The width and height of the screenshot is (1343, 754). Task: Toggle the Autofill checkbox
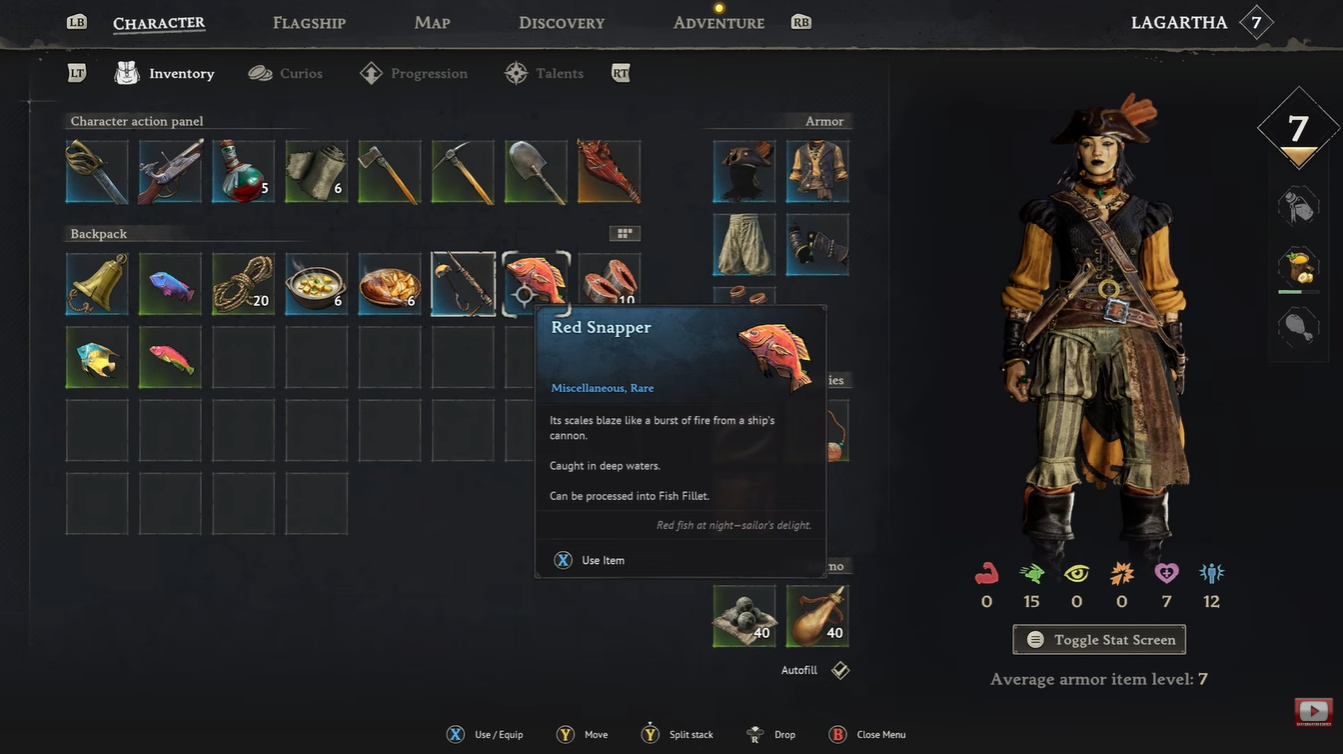[840, 670]
